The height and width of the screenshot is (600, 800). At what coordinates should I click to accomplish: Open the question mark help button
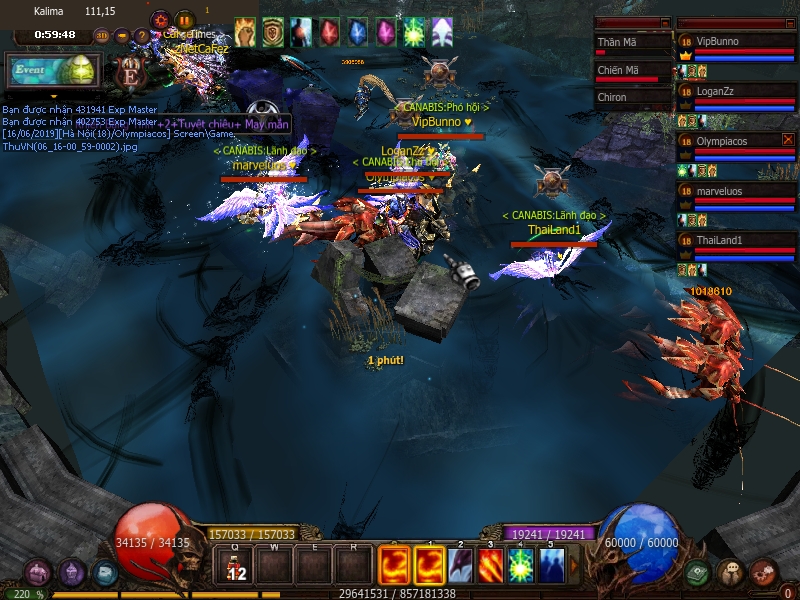tap(142, 36)
